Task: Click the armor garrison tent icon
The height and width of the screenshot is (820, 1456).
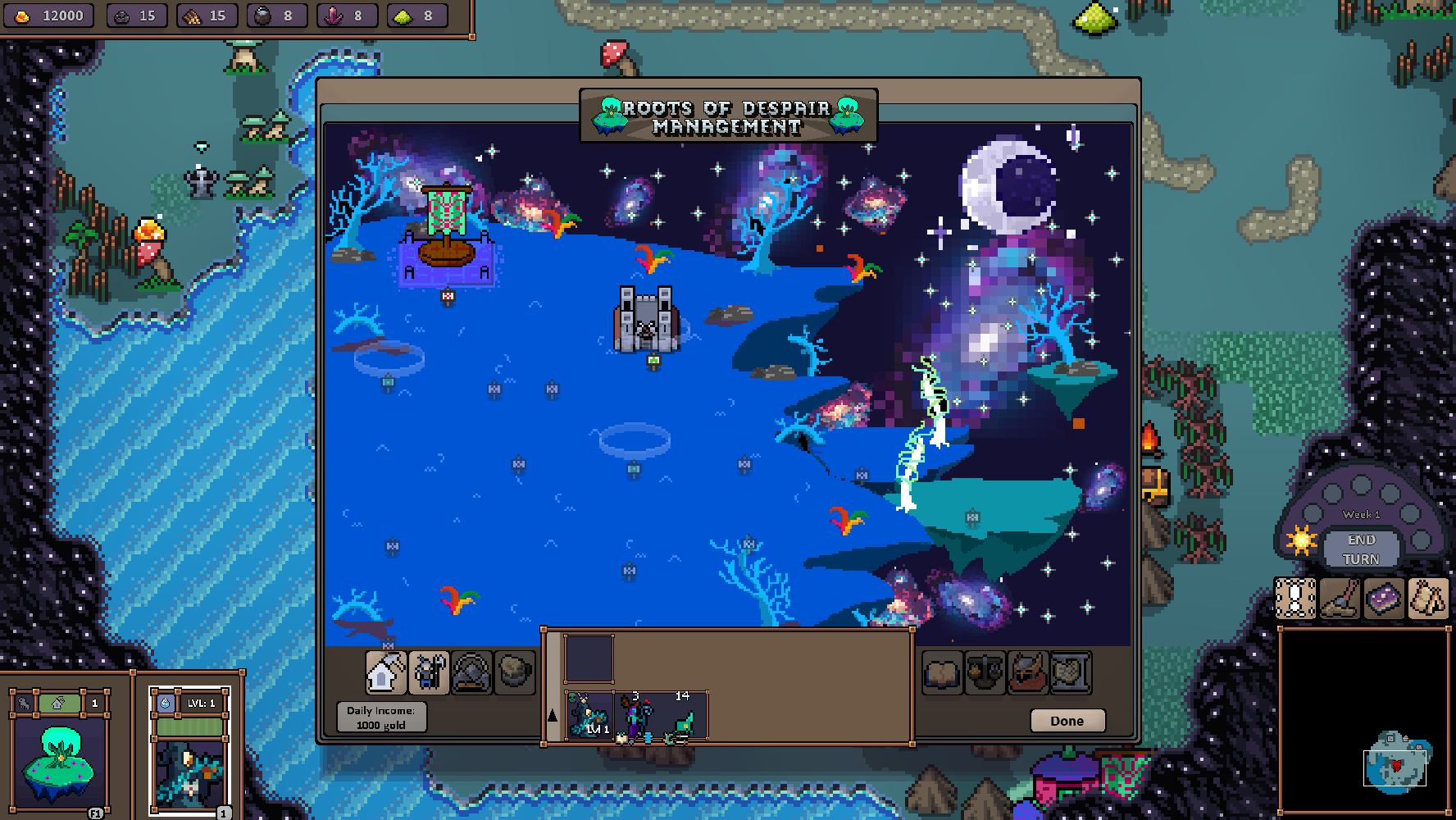Action: click(x=471, y=672)
